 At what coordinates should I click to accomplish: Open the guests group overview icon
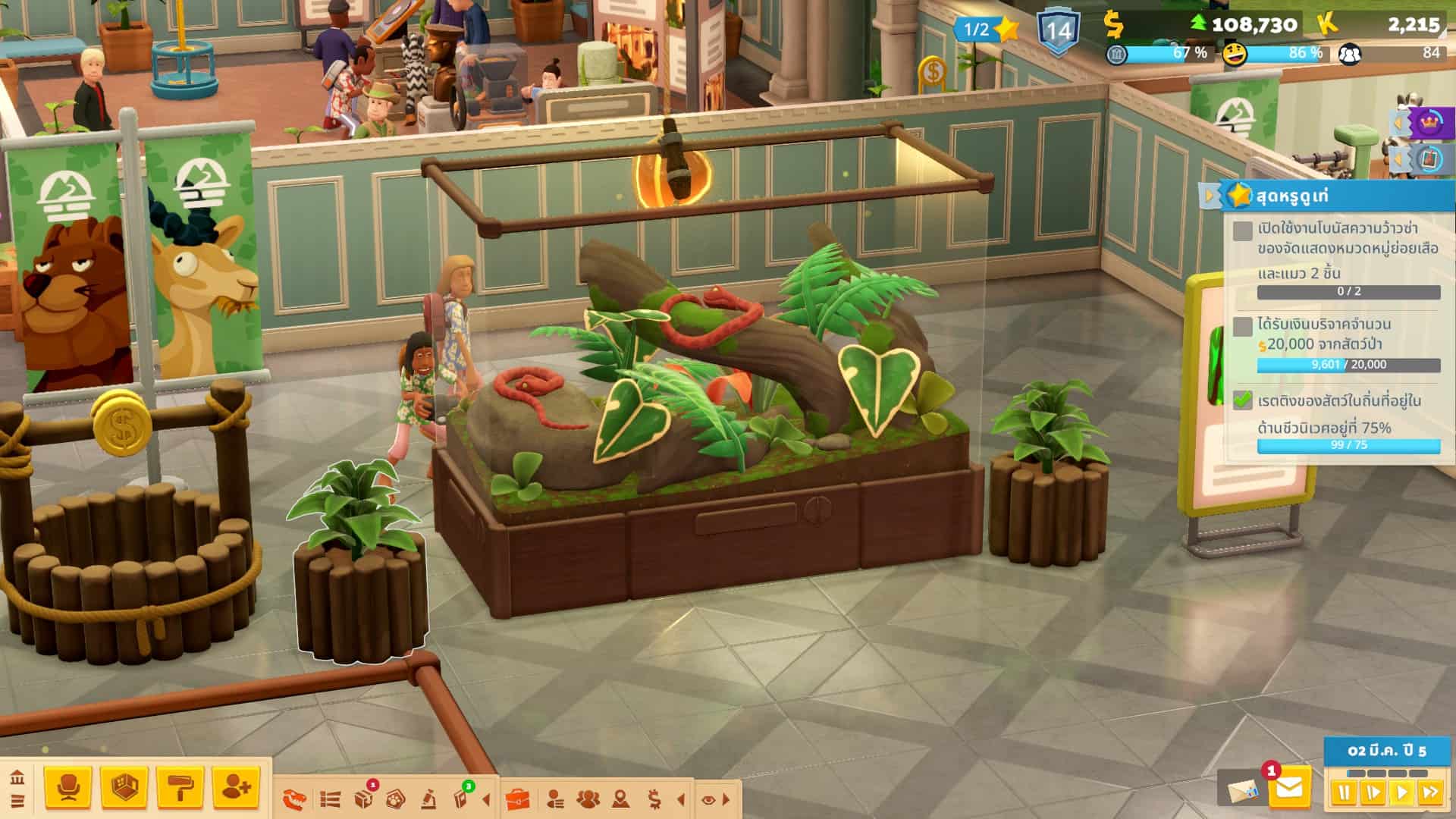coord(588,799)
